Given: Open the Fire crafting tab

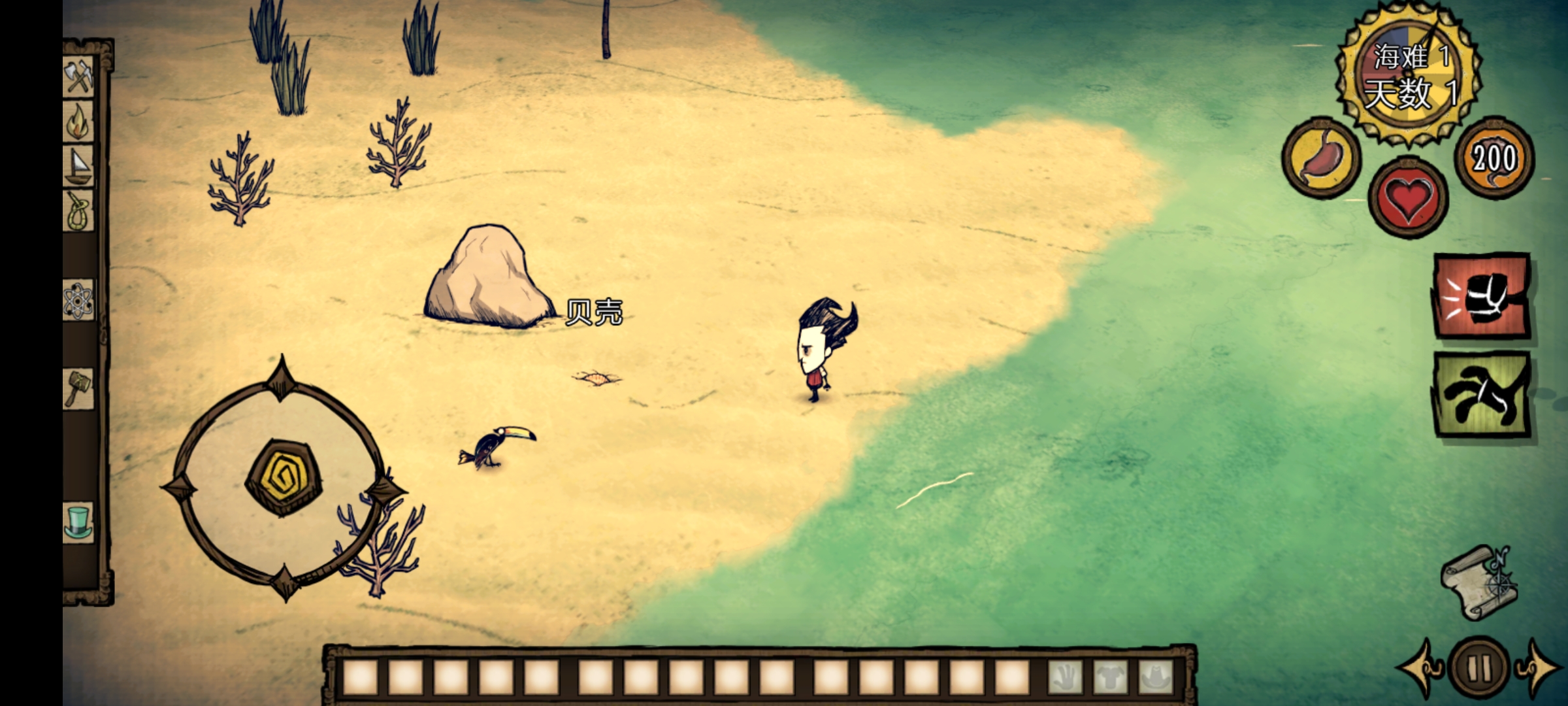Looking at the screenshot, I should (78, 122).
